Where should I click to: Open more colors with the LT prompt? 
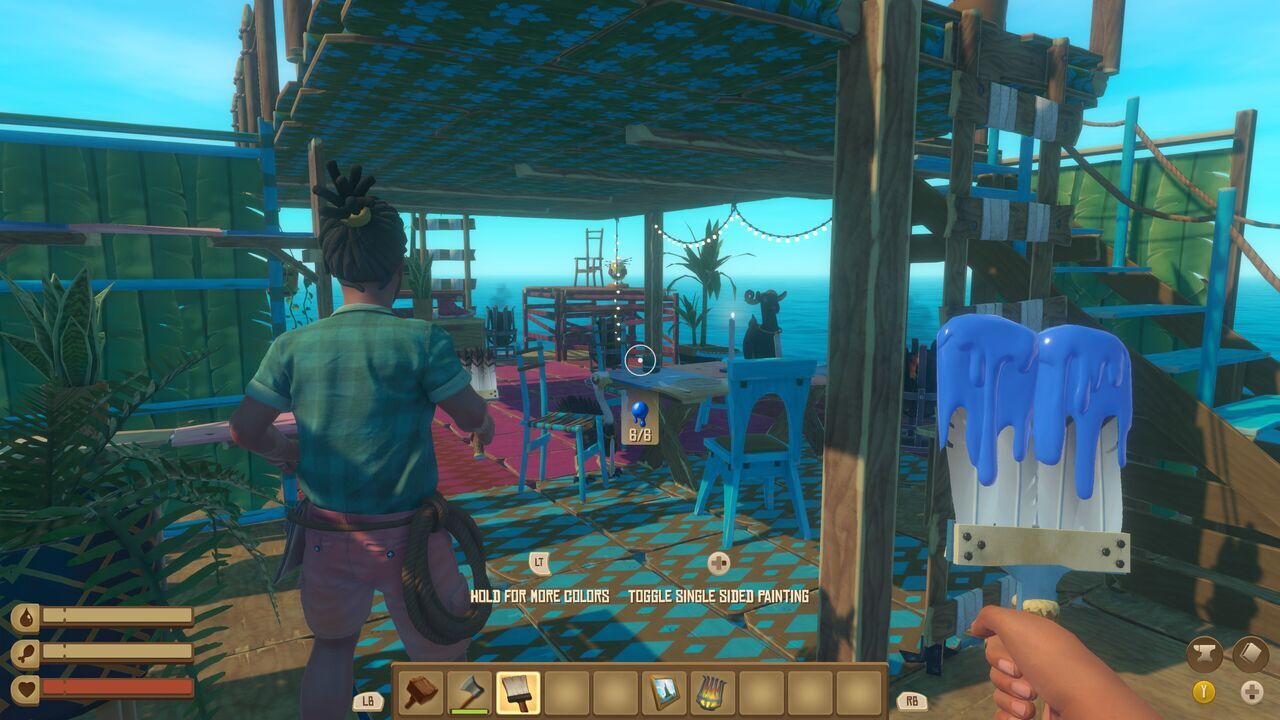(x=539, y=562)
